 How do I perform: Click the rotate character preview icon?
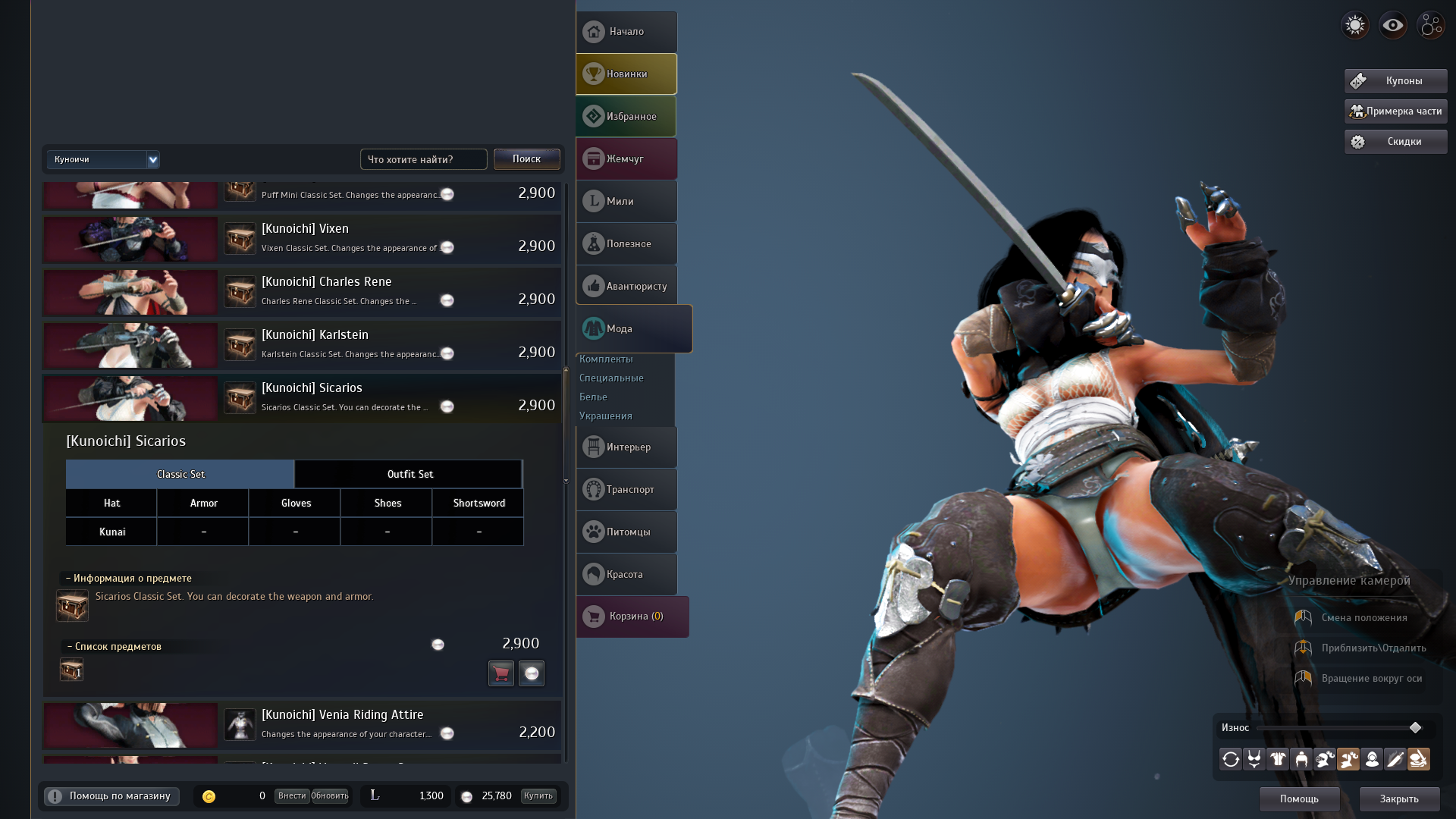tap(1230, 759)
